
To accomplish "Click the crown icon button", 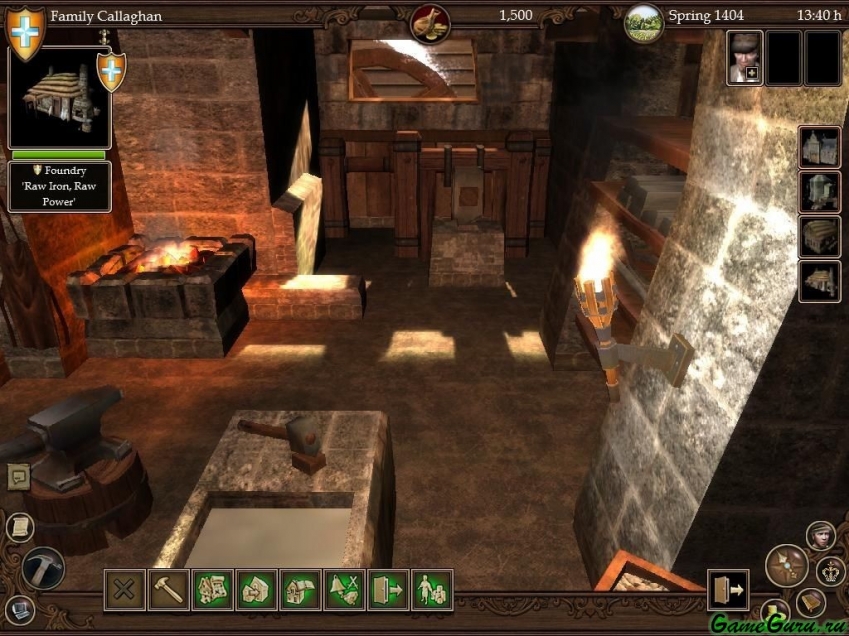I will pos(831,572).
